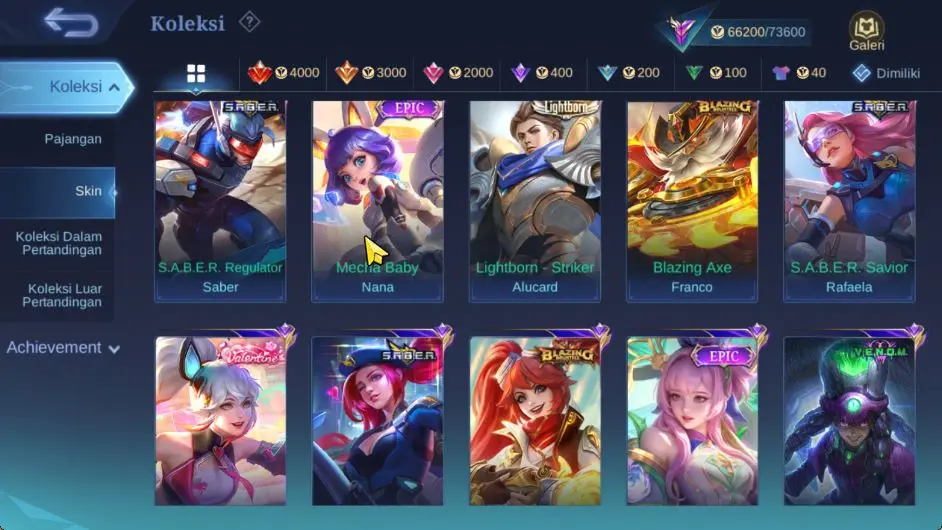This screenshot has width=942, height=530.
Task: Choose the Mecha Baby Nana skin
Action: tap(377, 201)
